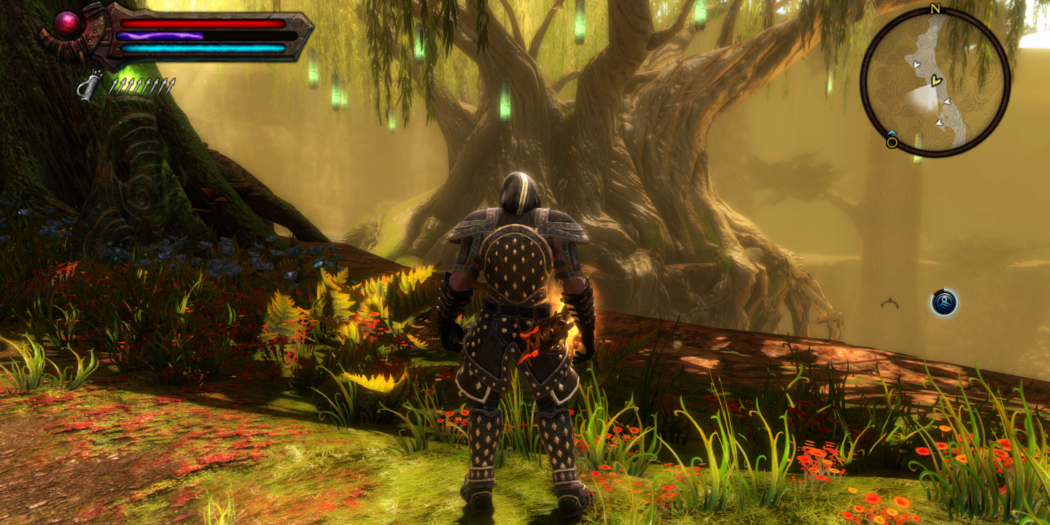Screen dimensions: 1050x525
Task: Click the yellow quest marker on minimap rim
Action: [x=891, y=141]
